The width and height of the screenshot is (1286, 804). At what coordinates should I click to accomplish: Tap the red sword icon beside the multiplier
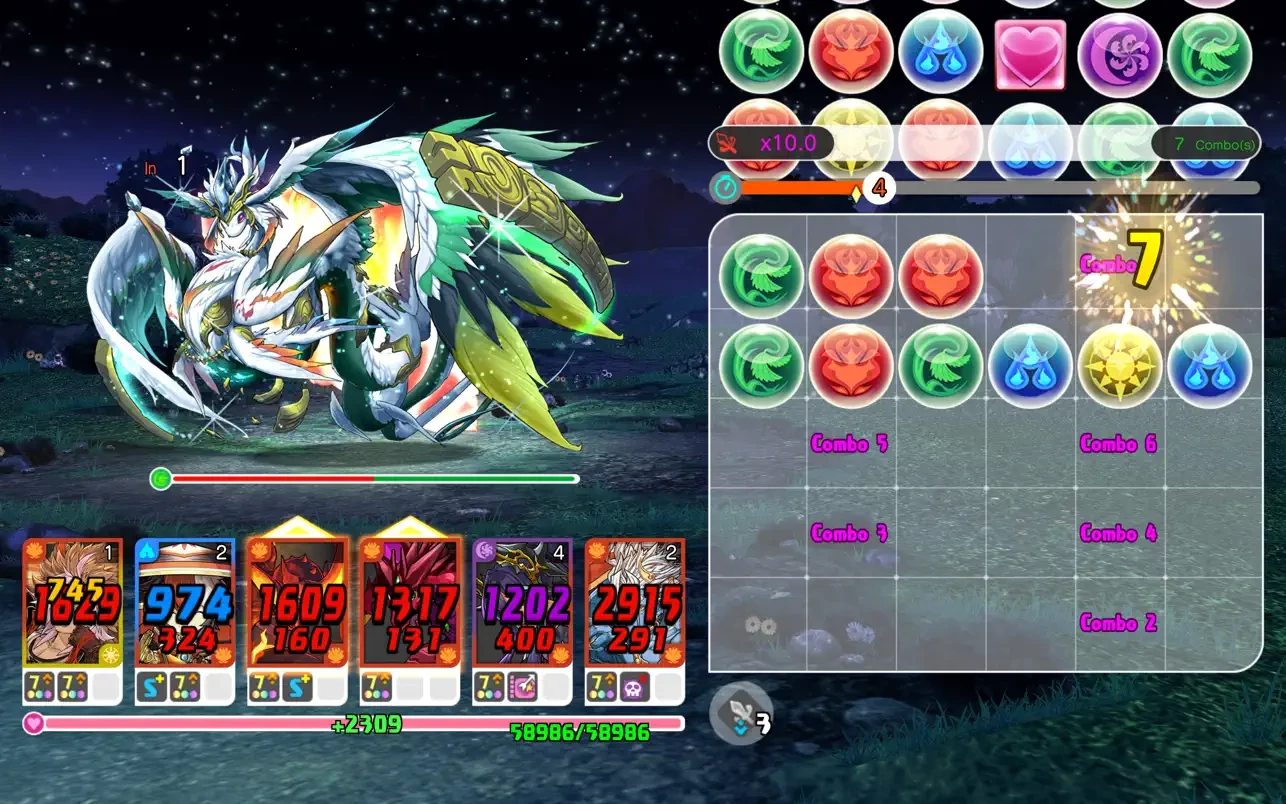(x=727, y=143)
